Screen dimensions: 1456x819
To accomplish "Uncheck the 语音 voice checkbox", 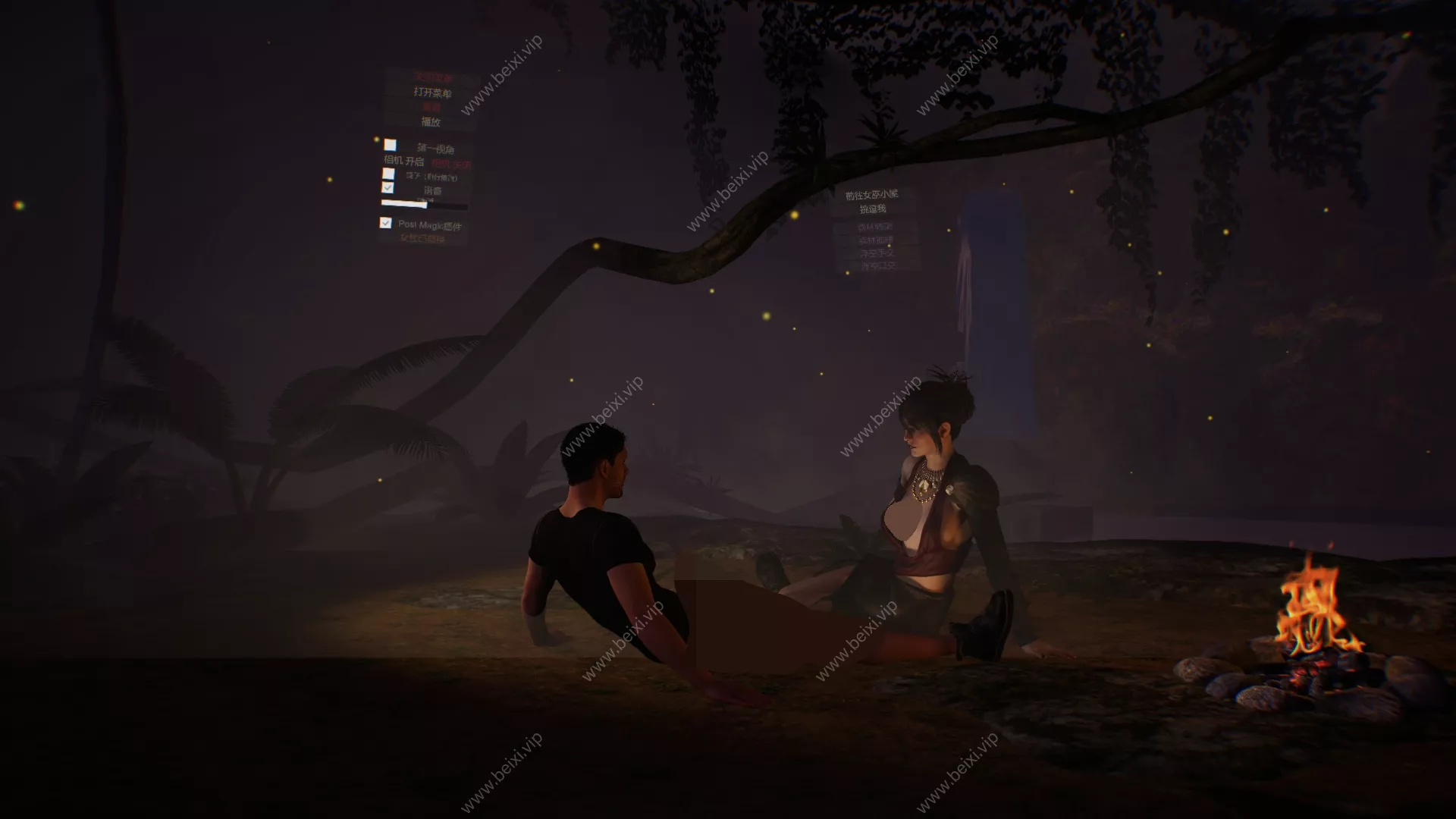I will click(x=389, y=188).
